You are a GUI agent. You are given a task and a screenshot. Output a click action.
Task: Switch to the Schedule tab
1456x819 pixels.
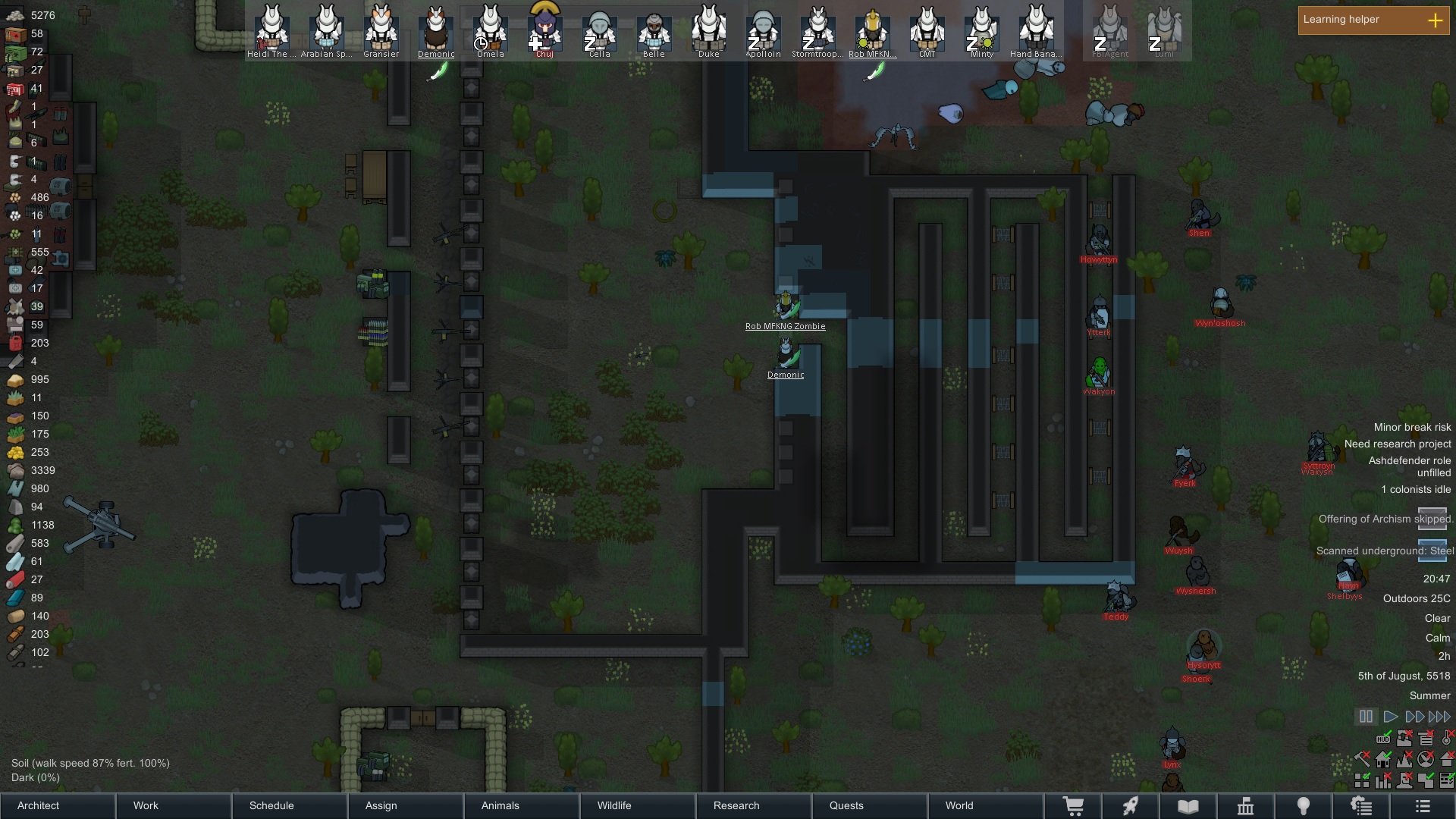290,805
